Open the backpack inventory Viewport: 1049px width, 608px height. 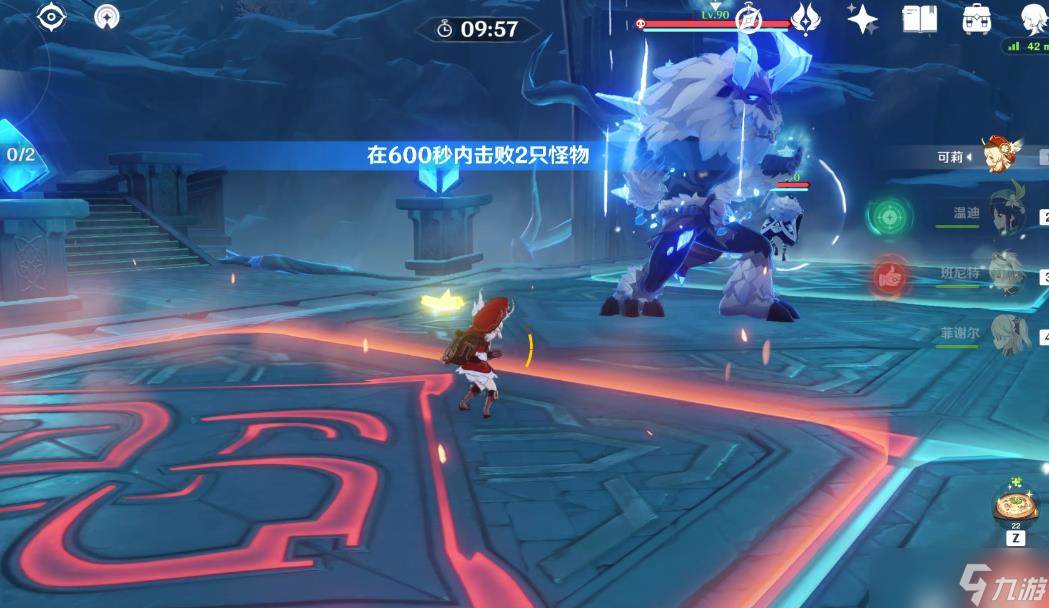(x=975, y=18)
